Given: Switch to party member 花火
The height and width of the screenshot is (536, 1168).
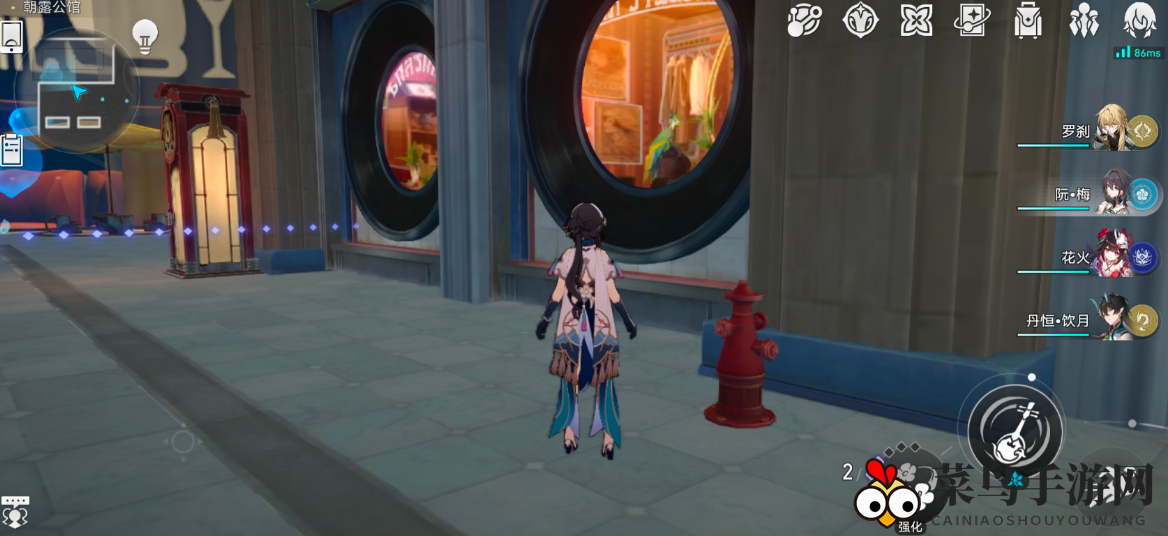Looking at the screenshot, I should point(1113,257).
